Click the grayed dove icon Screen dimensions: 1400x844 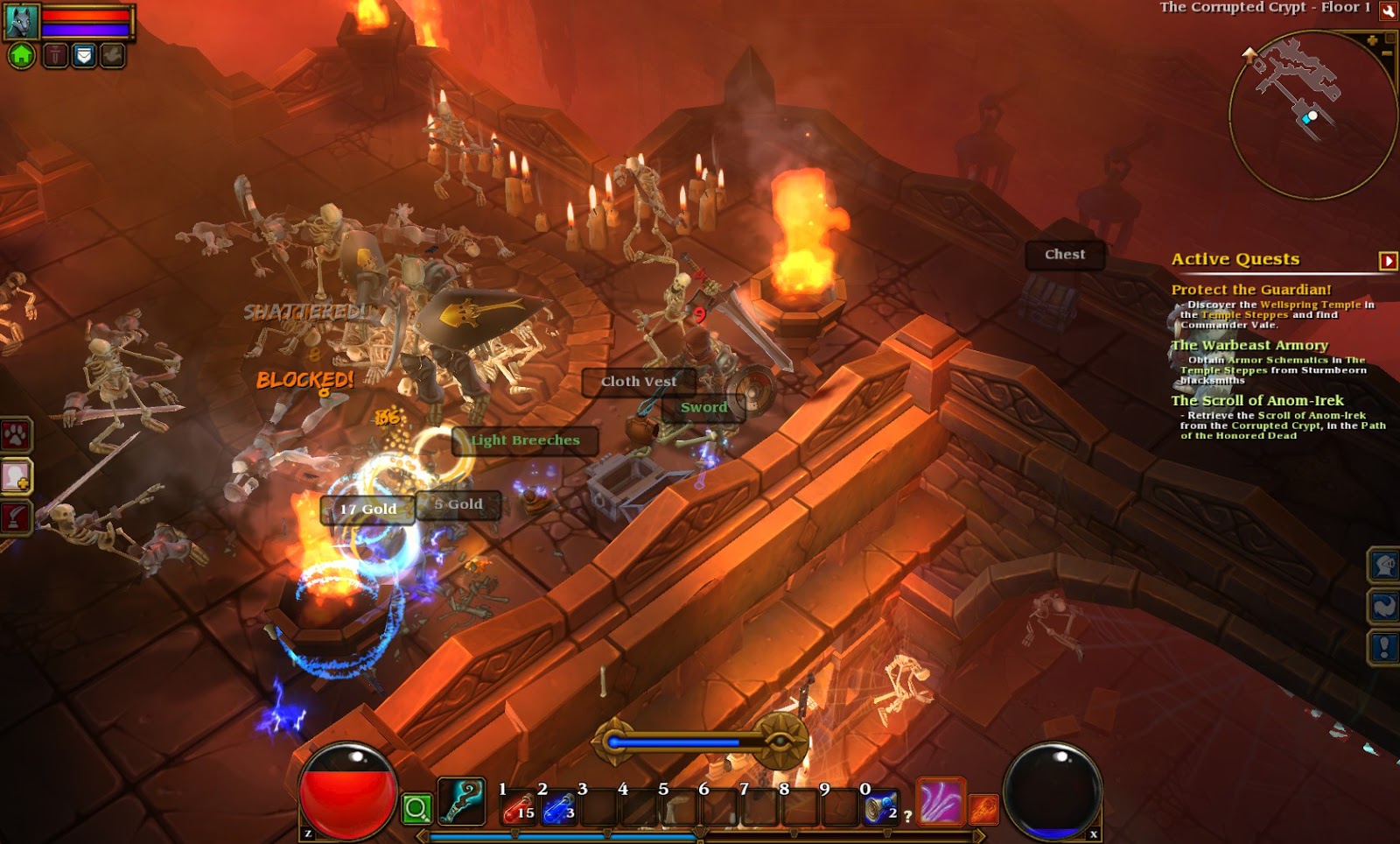[x=112, y=54]
